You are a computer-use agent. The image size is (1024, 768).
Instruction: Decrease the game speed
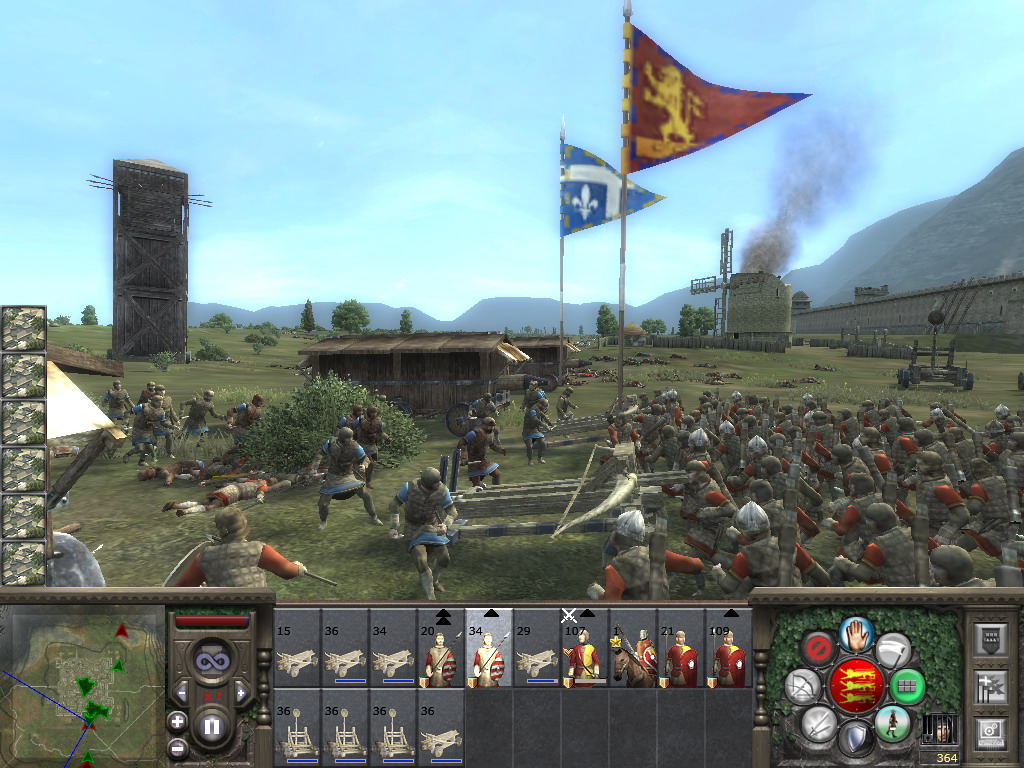click(x=182, y=692)
